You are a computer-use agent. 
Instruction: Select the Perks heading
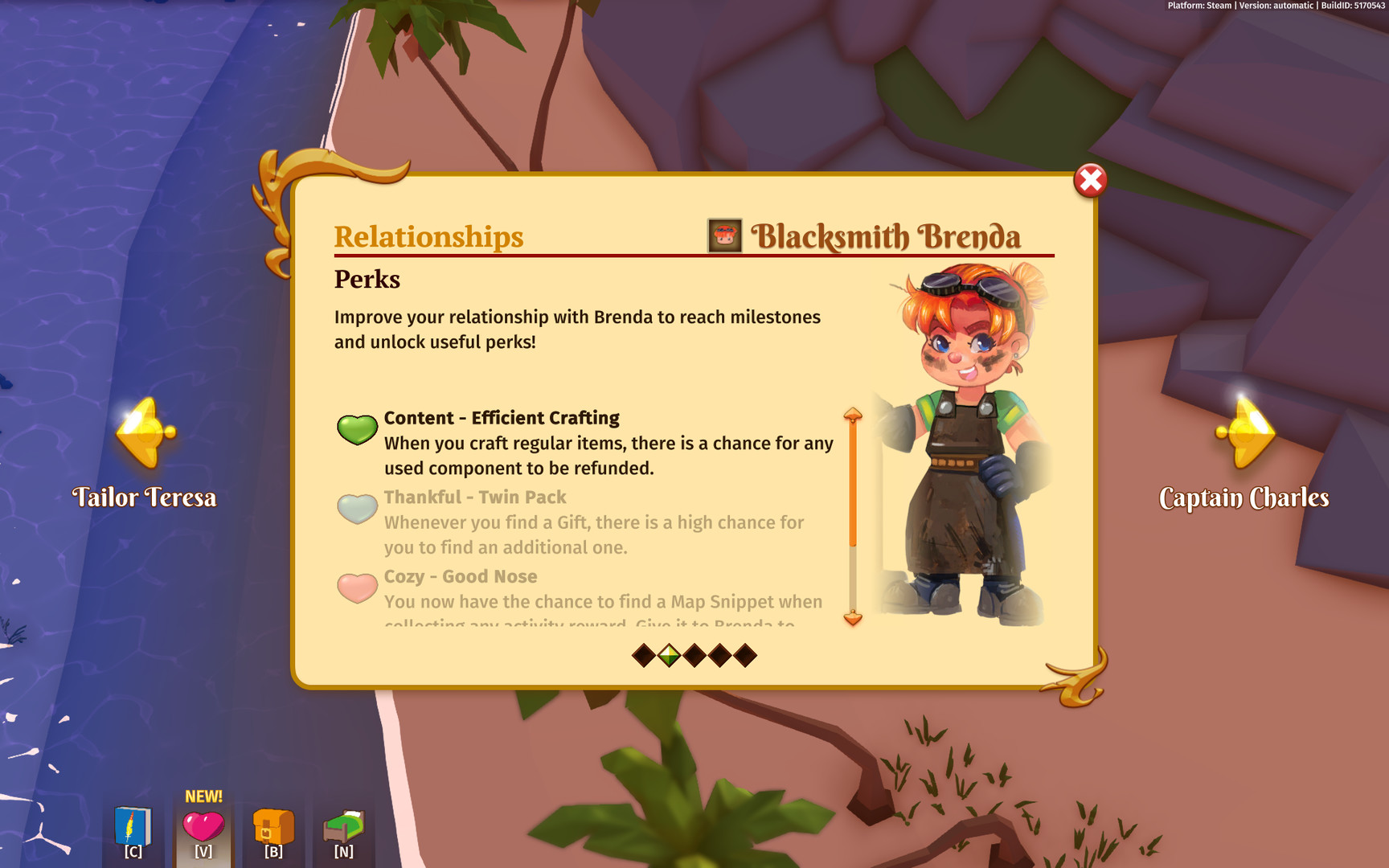click(x=367, y=280)
